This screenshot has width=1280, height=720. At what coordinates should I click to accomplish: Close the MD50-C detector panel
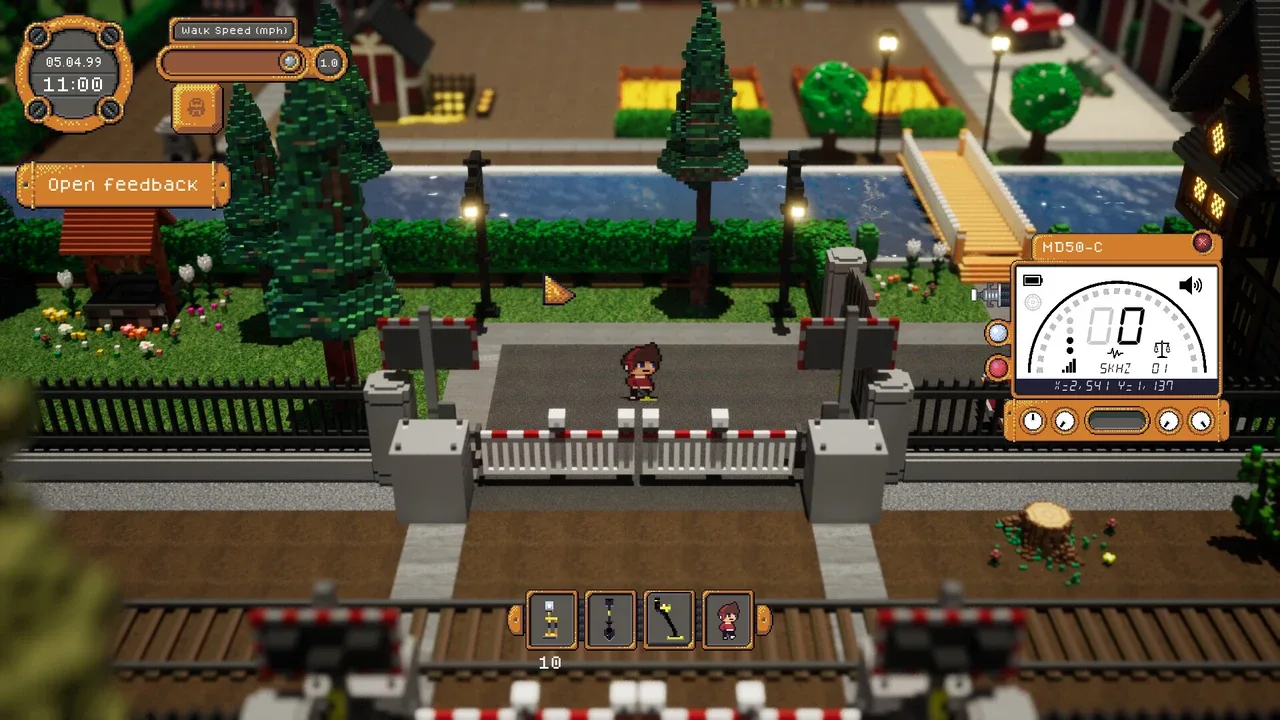tap(1202, 243)
